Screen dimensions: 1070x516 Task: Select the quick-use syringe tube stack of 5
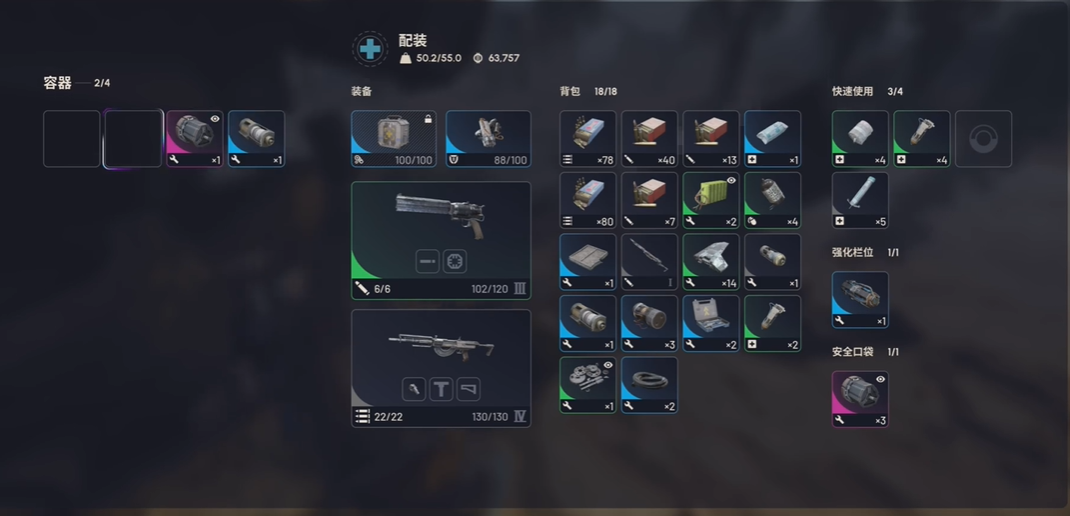click(860, 200)
